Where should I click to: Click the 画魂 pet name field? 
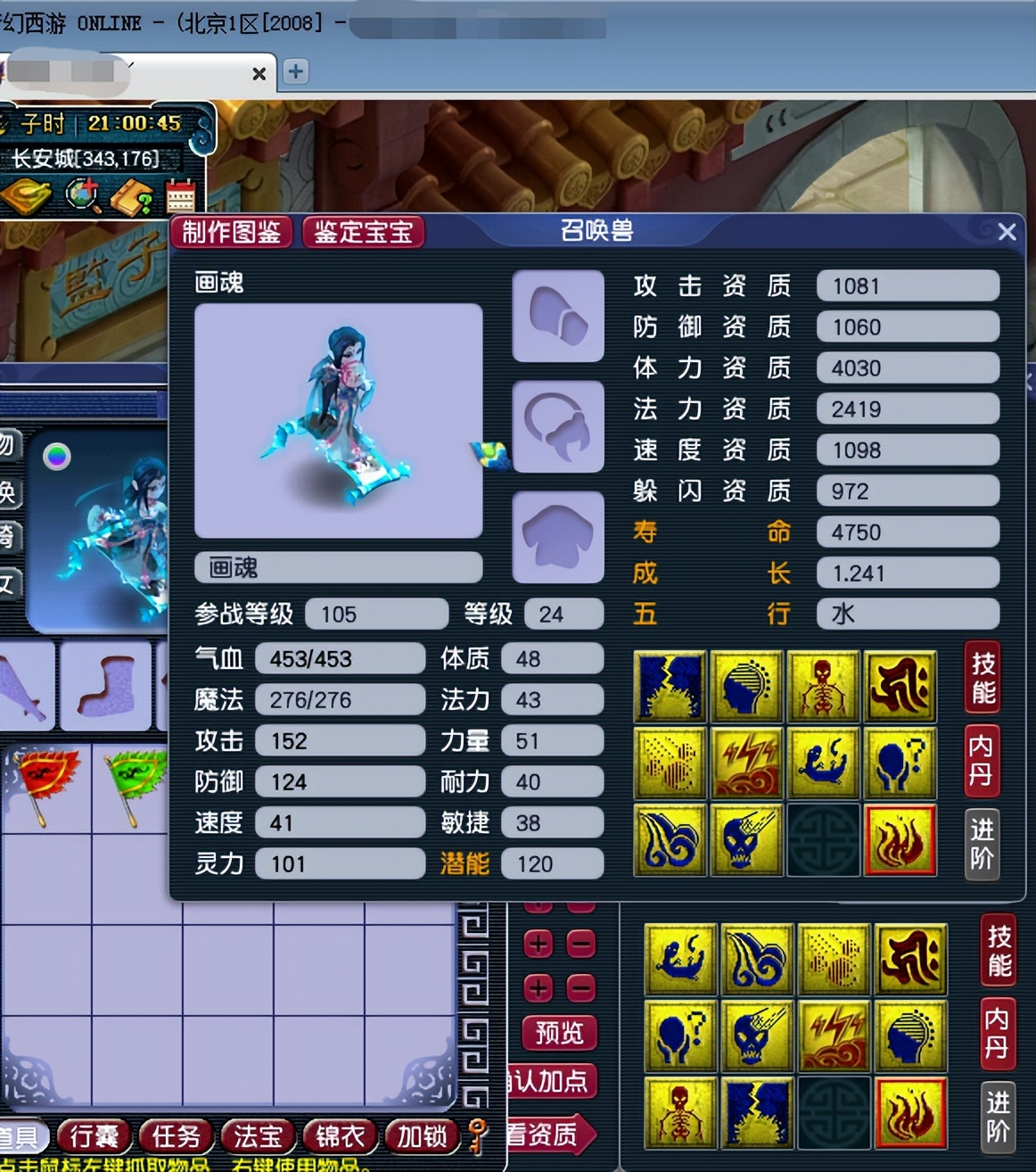coord(338,567)
